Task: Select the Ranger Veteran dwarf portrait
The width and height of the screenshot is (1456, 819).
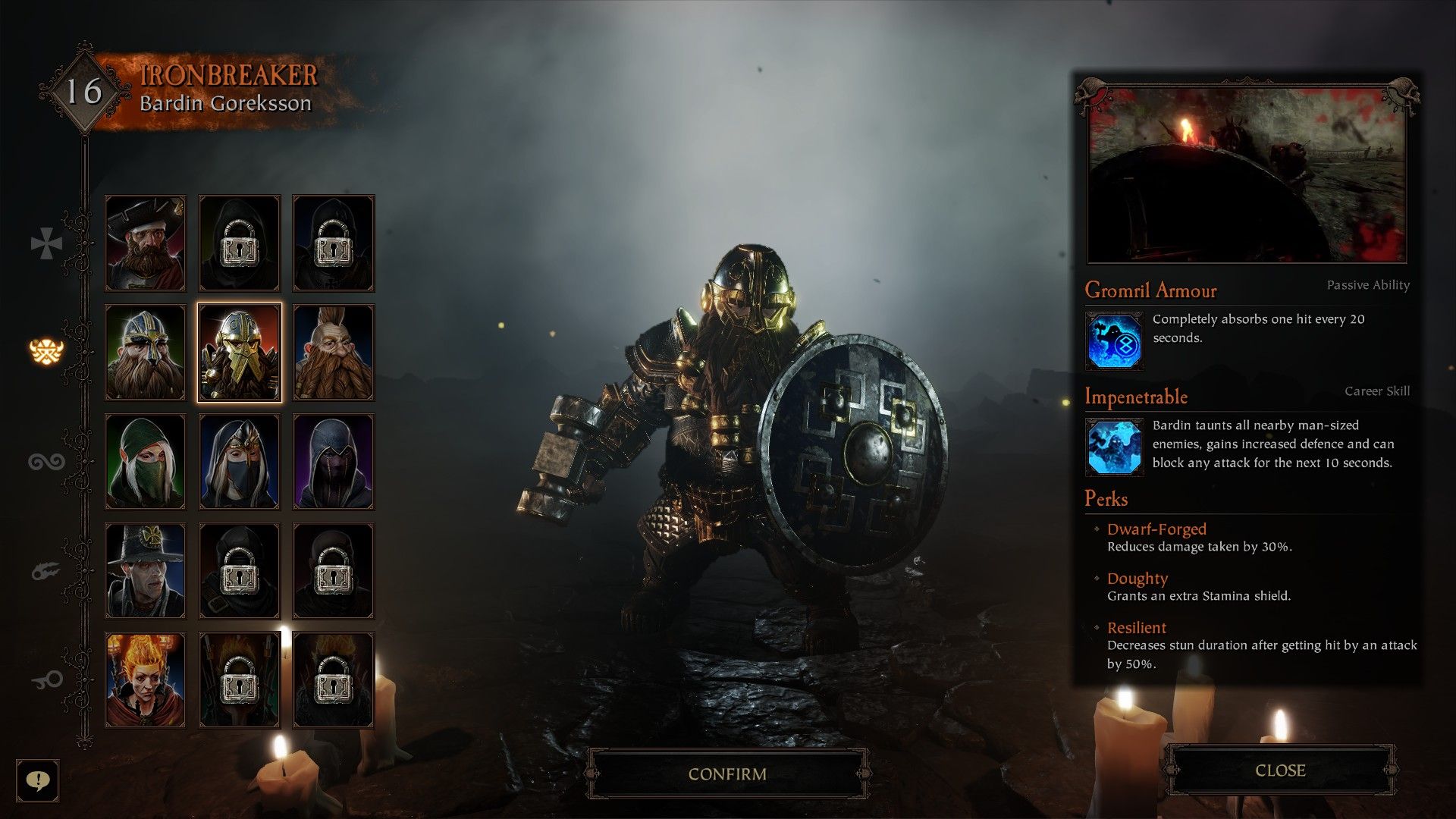Action: tap(144, 351)
